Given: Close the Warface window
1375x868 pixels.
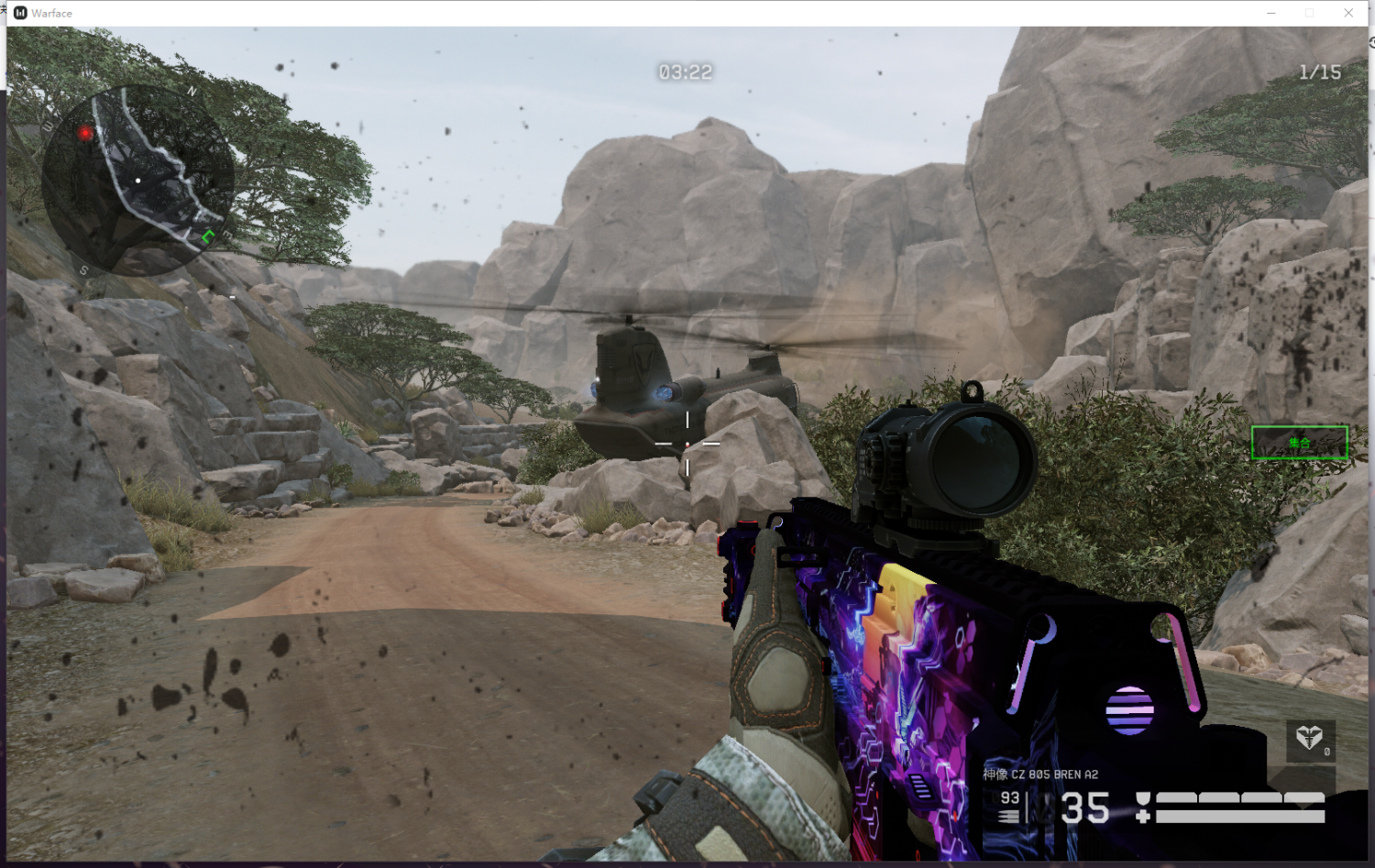Looking at the screenshot, I should [1347, 13].
